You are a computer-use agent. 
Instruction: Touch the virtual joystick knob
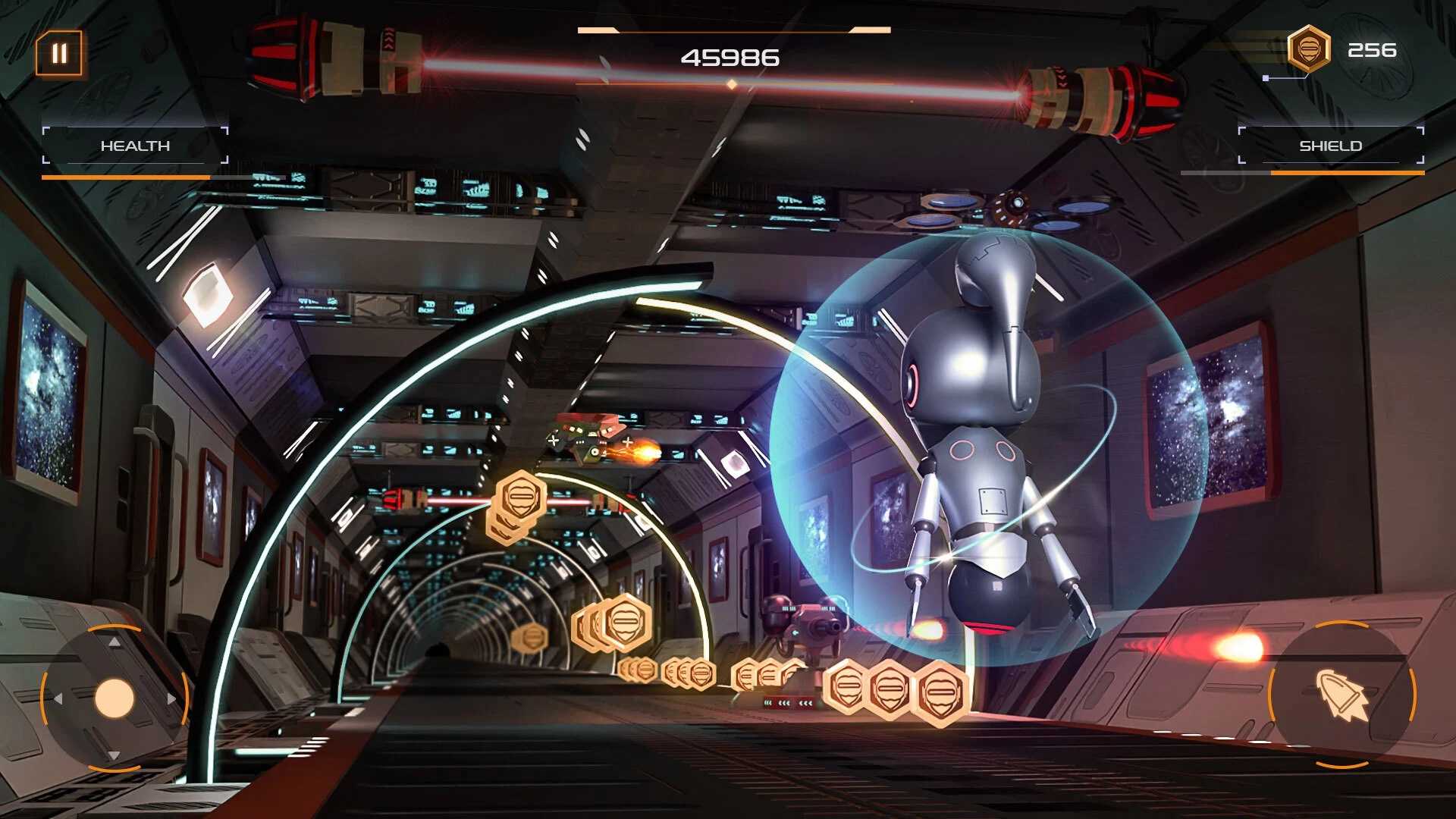pos(115,698)
